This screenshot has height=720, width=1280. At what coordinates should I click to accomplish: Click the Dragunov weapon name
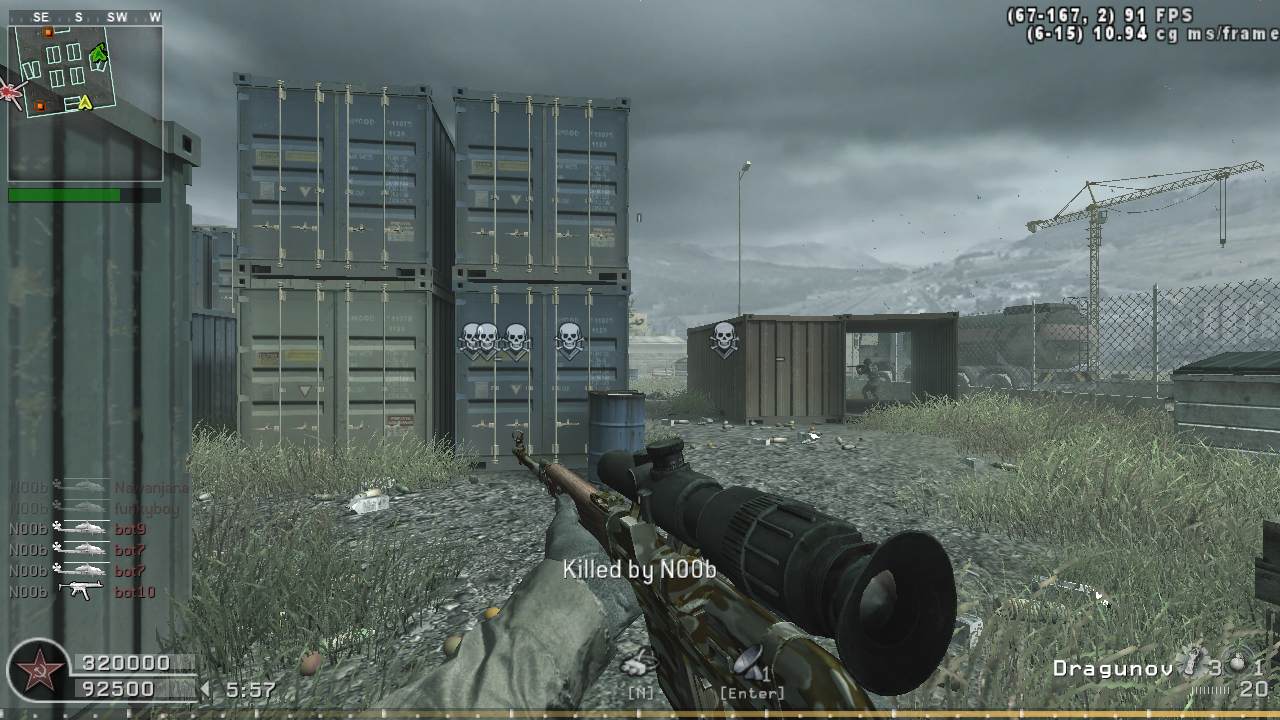[x=1111, y=668]
